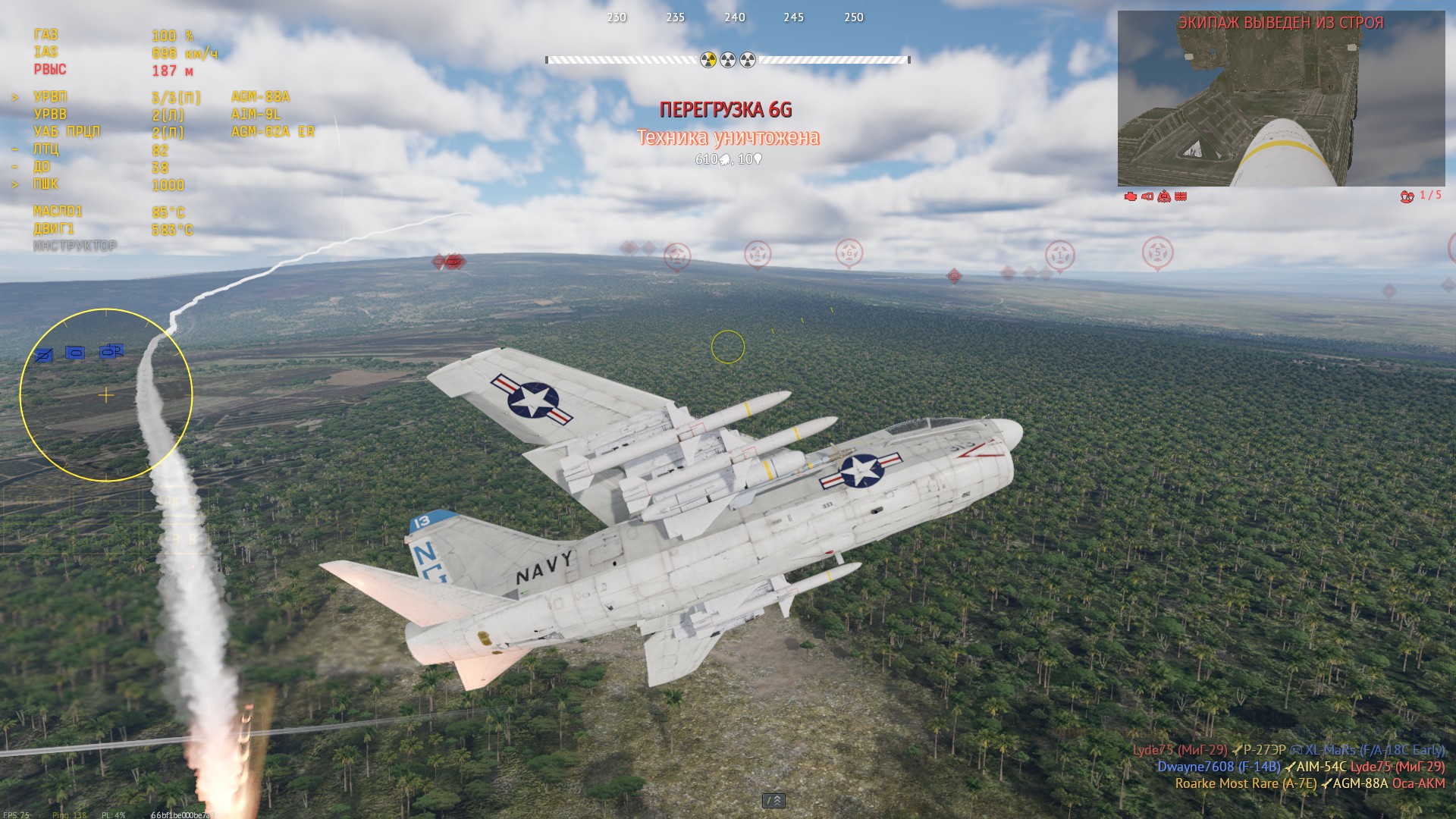Screen dimensions: 1456x819
Task: Click the crew count icon beside 1 / 5
Action: [x=1407, y=196]
